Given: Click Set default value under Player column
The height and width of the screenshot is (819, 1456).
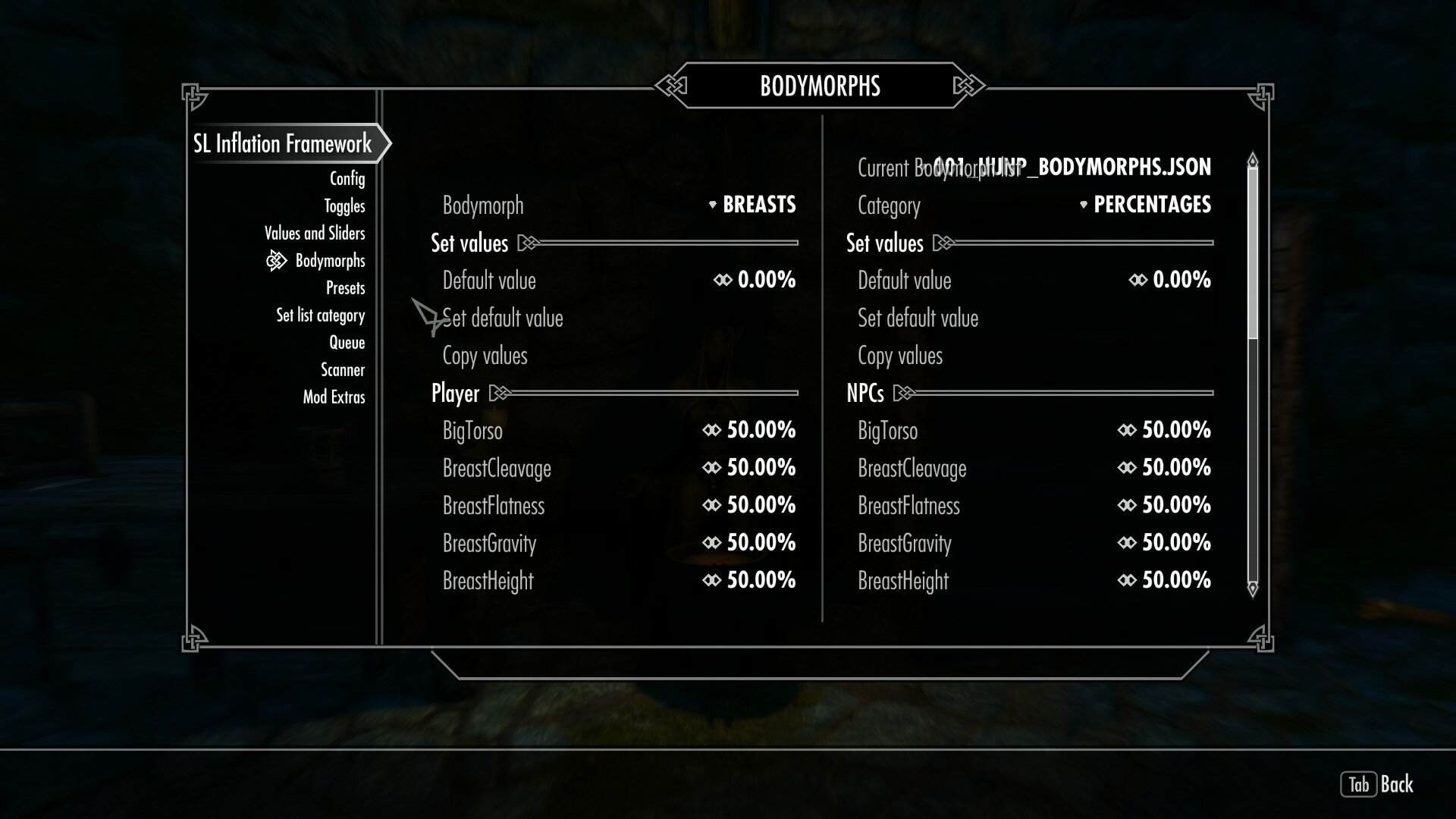Looking at the screenshot, I should 503,318.
